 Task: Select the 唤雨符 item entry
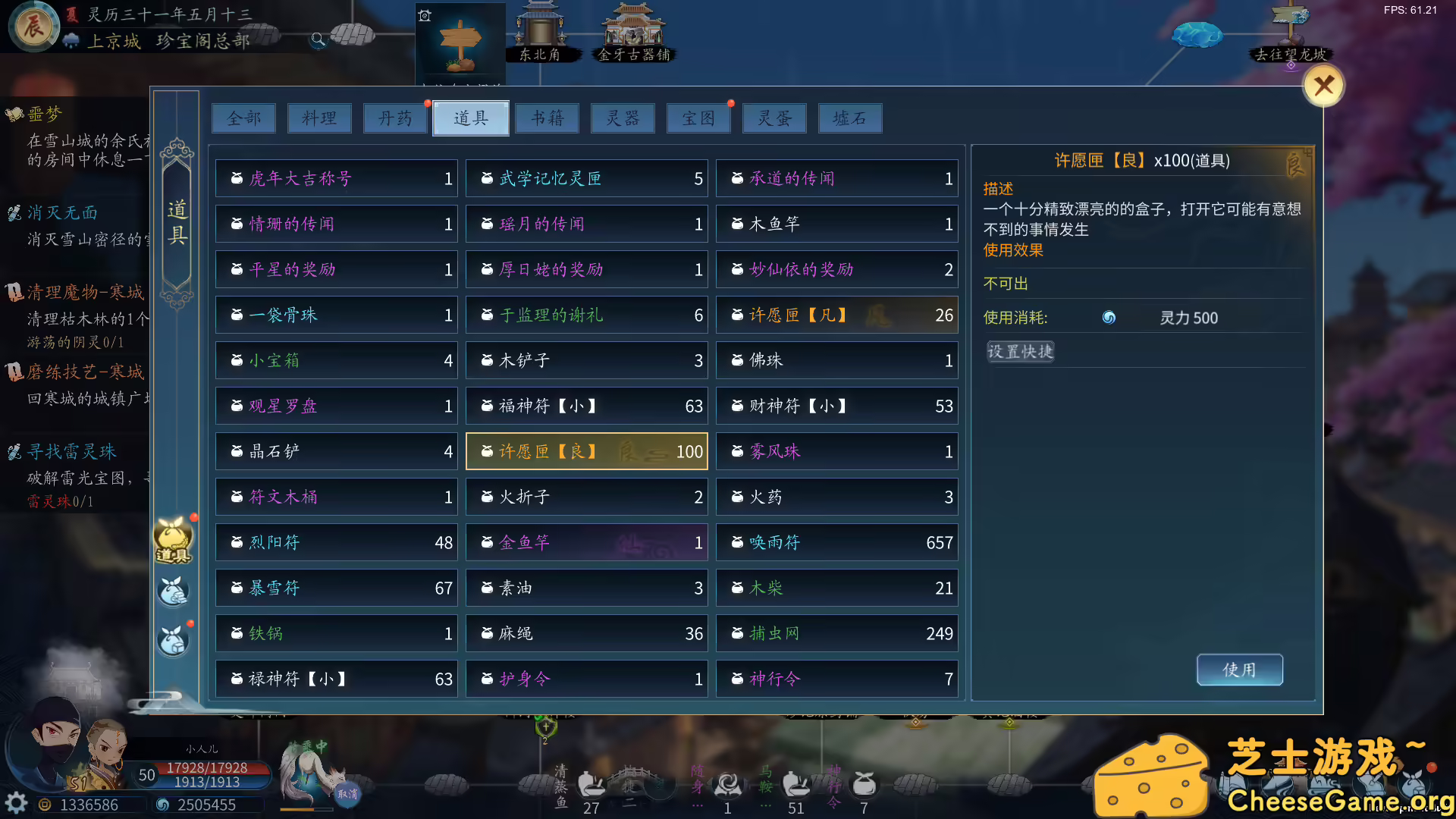[x=836, y=542]
